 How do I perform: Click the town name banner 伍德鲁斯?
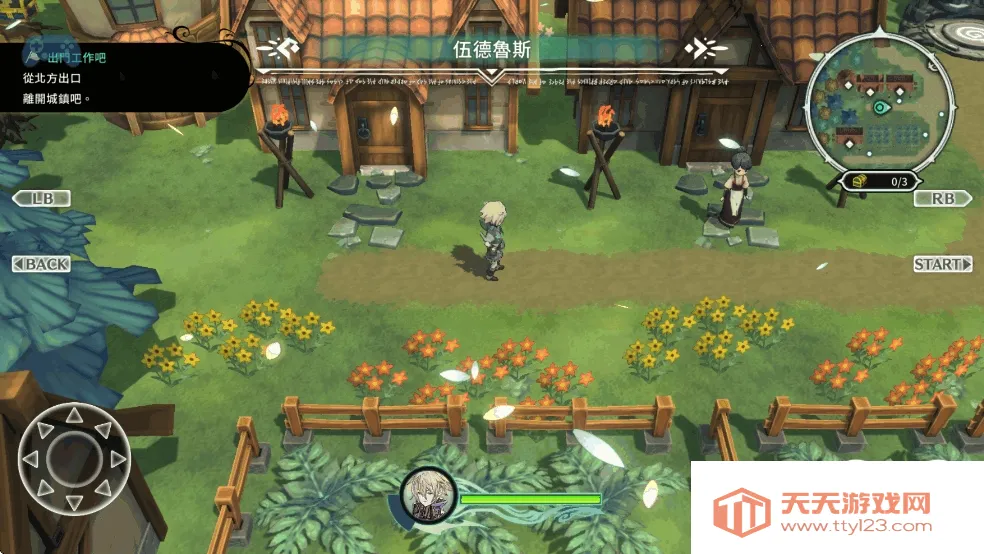point(491,49)
